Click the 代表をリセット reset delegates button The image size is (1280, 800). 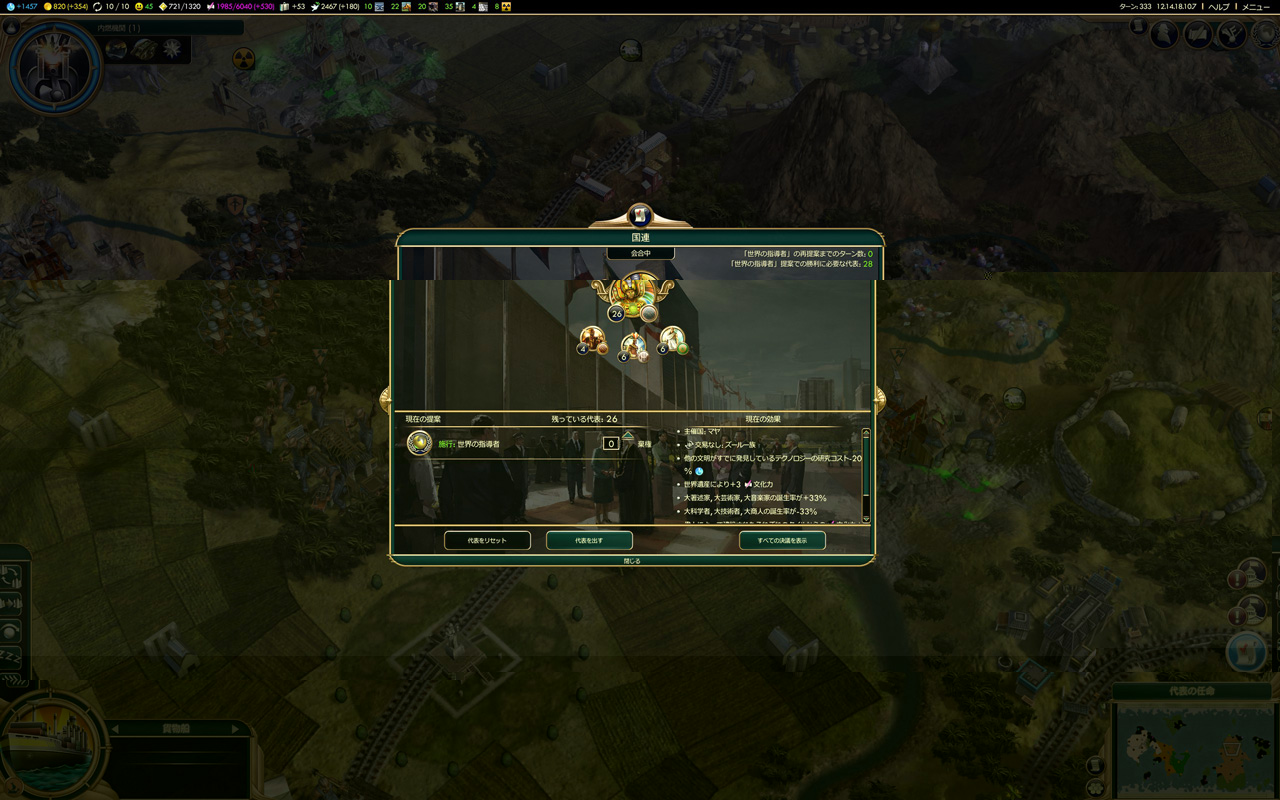pos(487,541)
